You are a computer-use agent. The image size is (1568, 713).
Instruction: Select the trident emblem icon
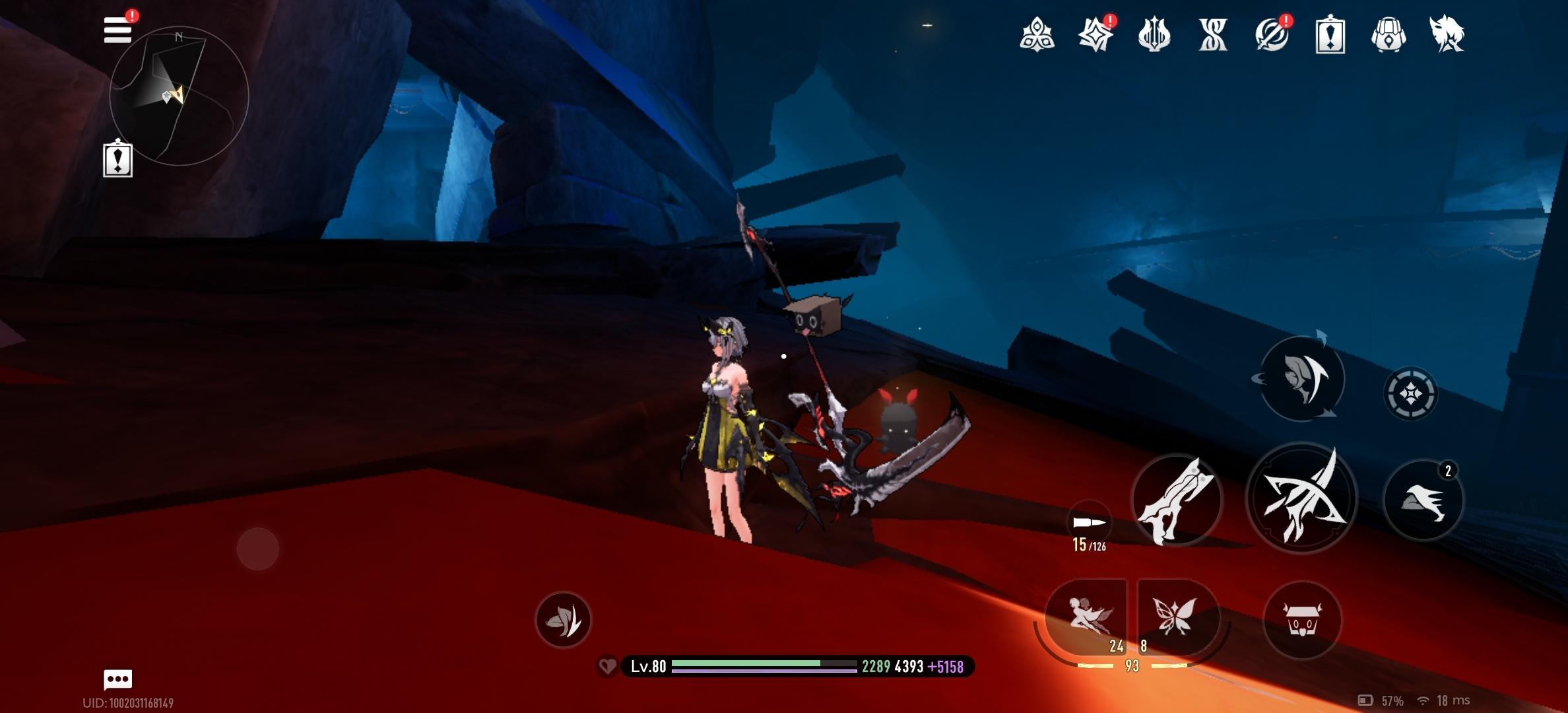tap(1154, 34)
